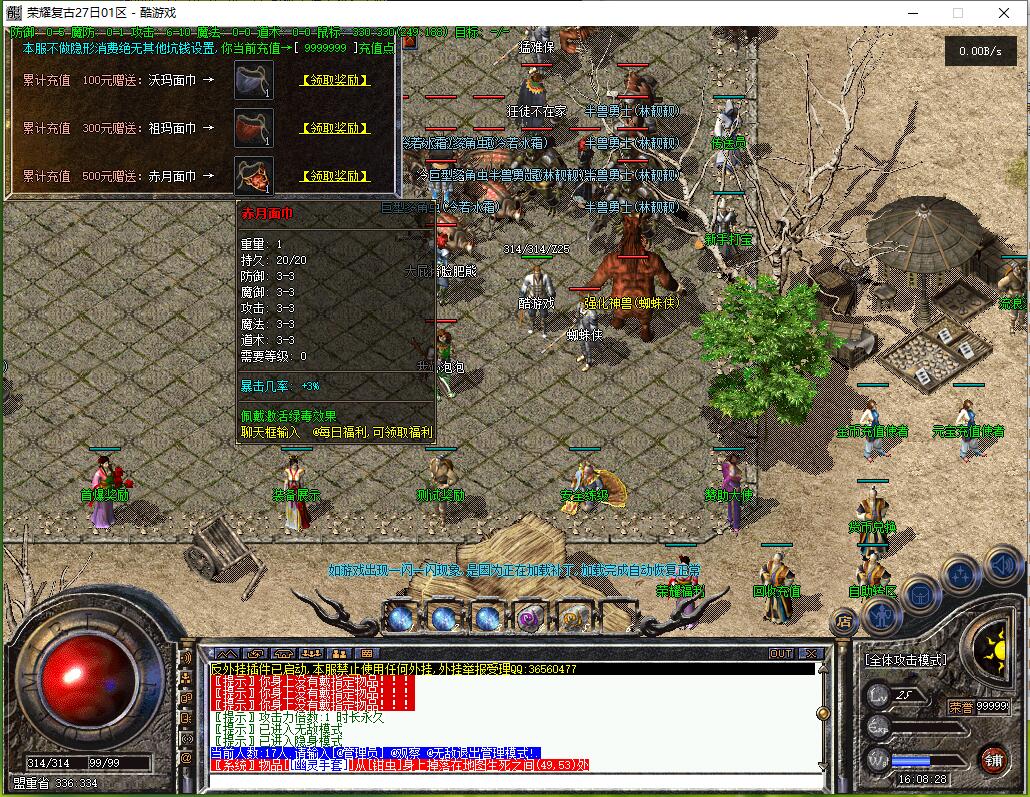The height and width of the screenshot is (797, 1030).
Task: Claim the 500元 Red Moon mask reward
Action: (335, 176)
